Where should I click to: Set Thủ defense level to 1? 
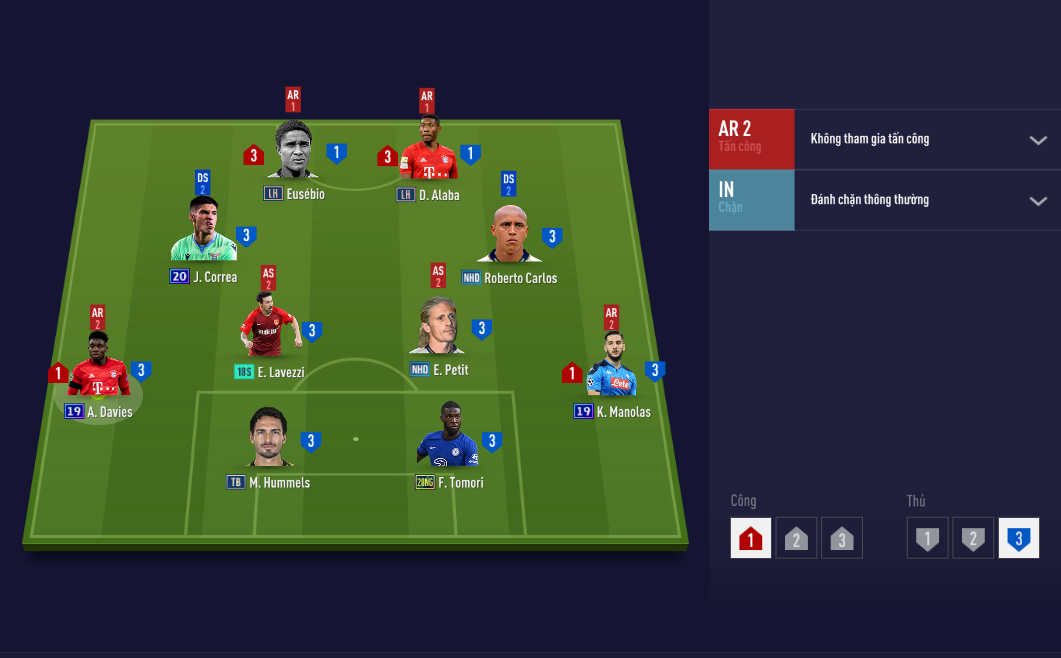pyautogui.click(x=927, y=539)
